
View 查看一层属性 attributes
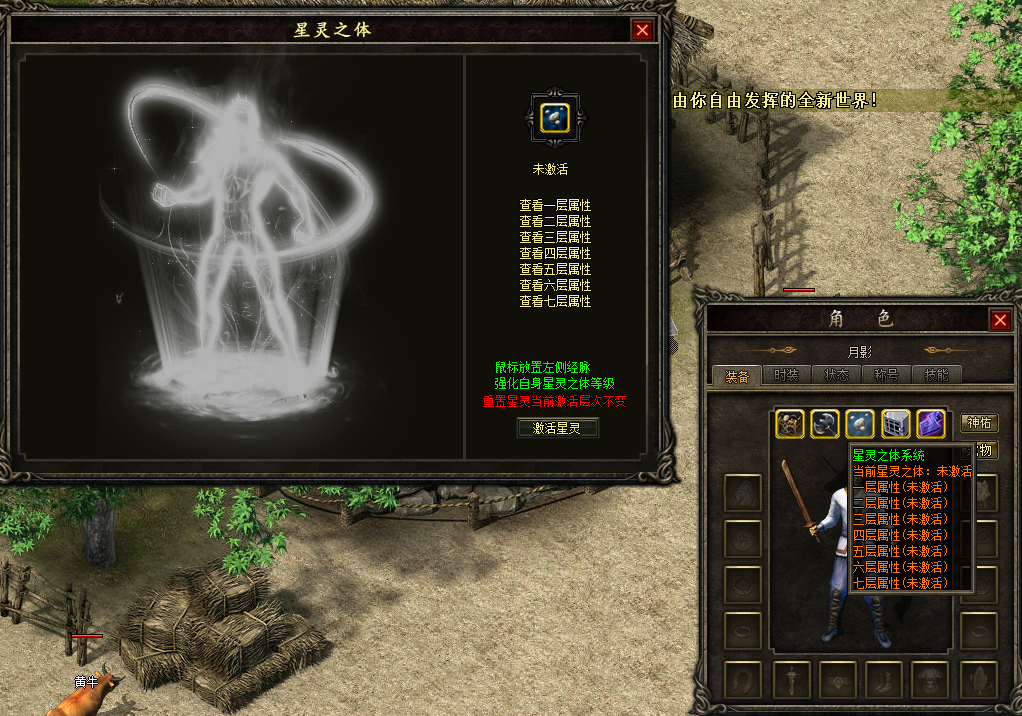555,205
